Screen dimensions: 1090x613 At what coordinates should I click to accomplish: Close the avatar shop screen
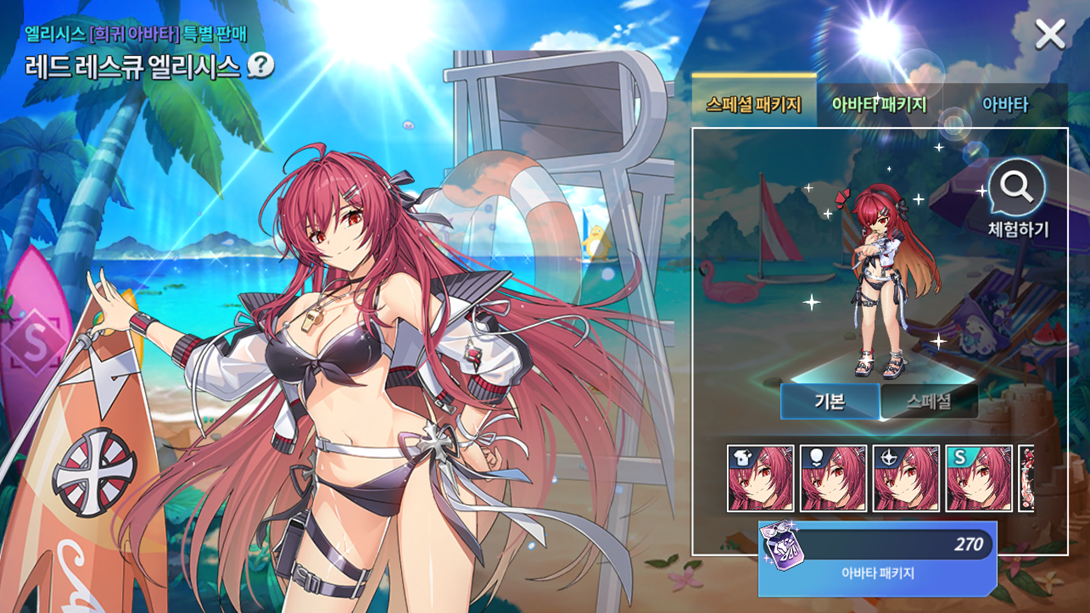coord(1050,35)
